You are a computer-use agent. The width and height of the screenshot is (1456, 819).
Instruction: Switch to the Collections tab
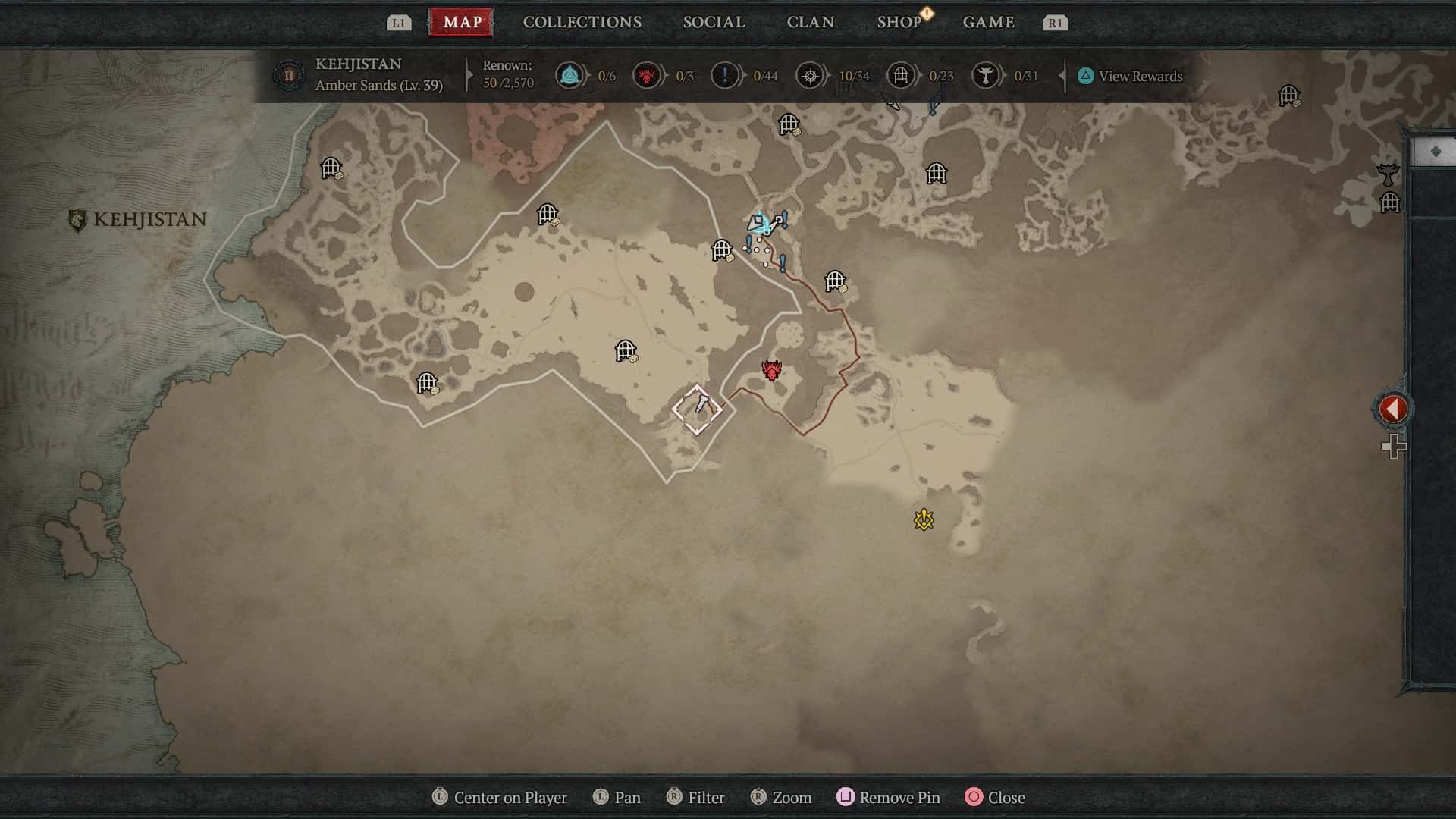point(582,22)
